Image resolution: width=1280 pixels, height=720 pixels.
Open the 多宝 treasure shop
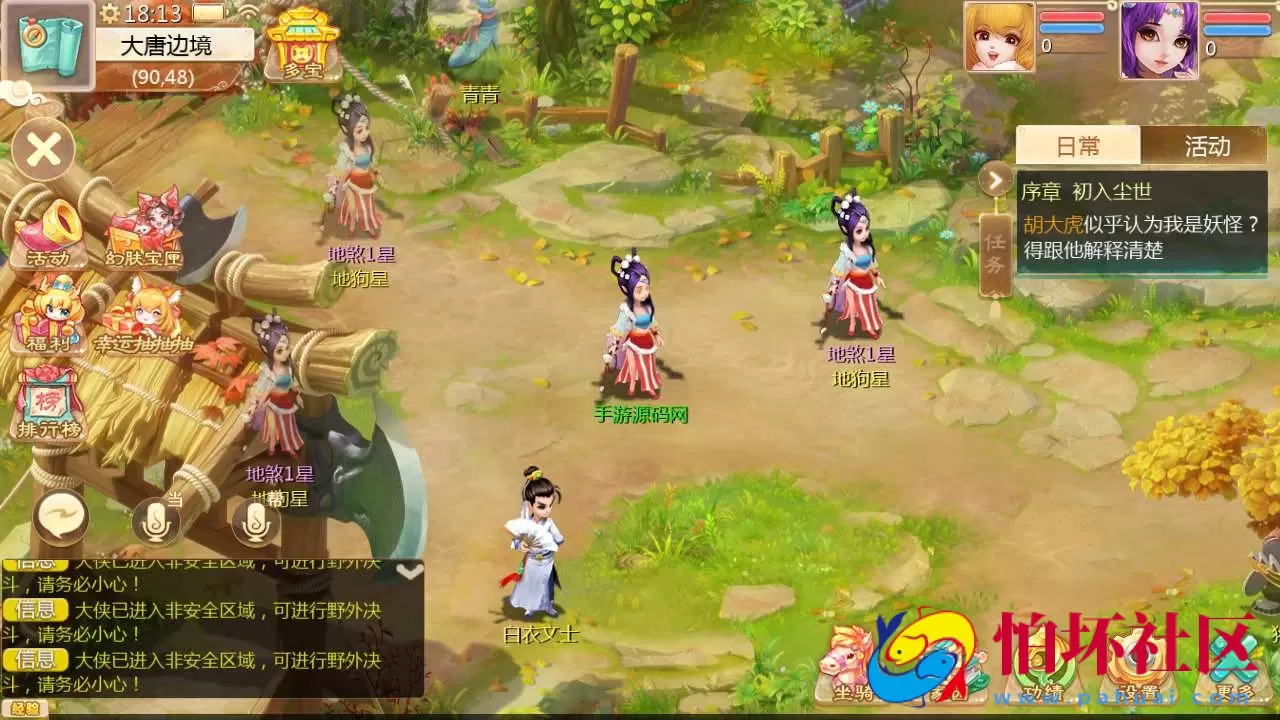click(300, 45)
